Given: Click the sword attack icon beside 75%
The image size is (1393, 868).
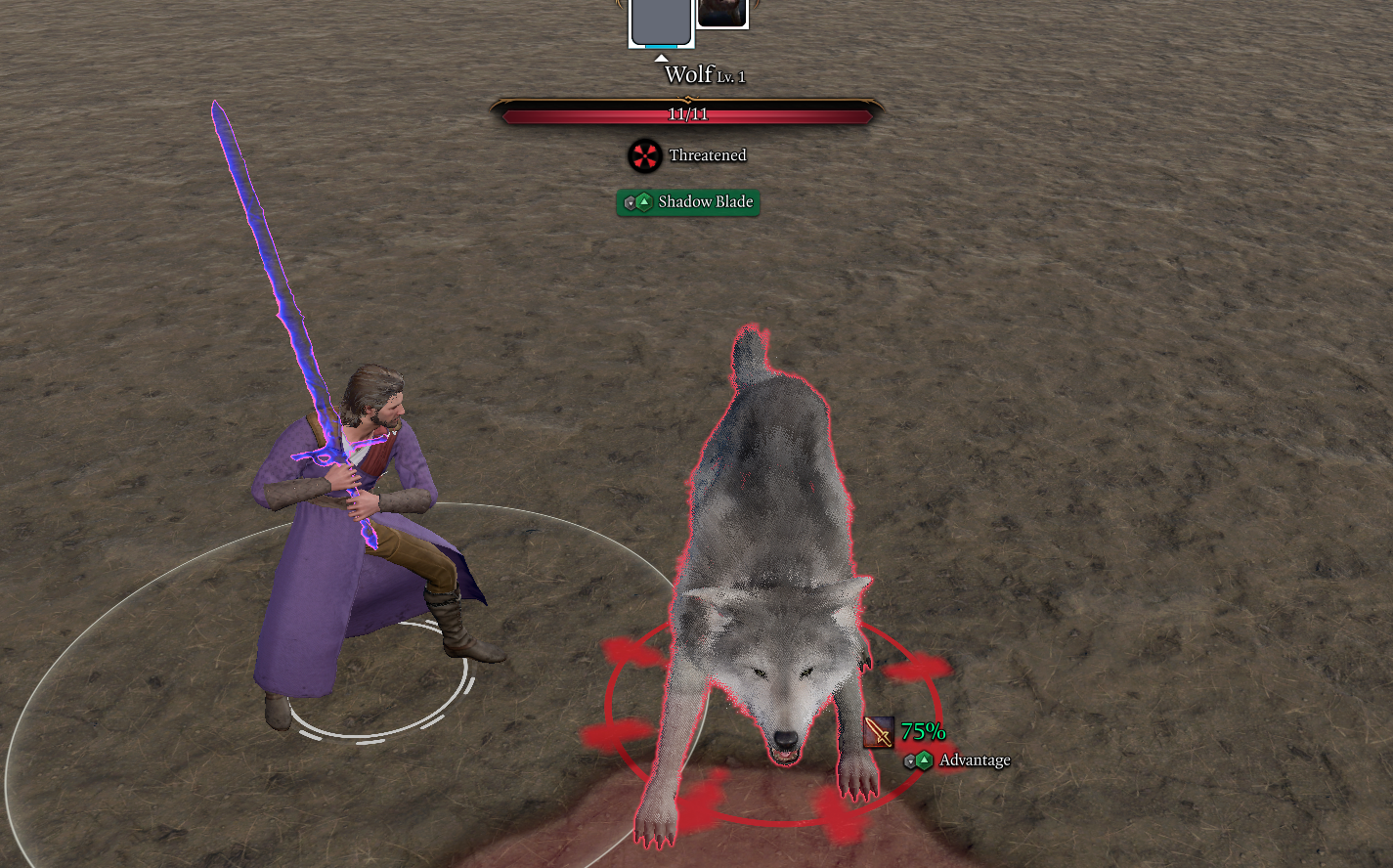Looking at the screenshot, I should pyautogui.click(x=879, y=731).
